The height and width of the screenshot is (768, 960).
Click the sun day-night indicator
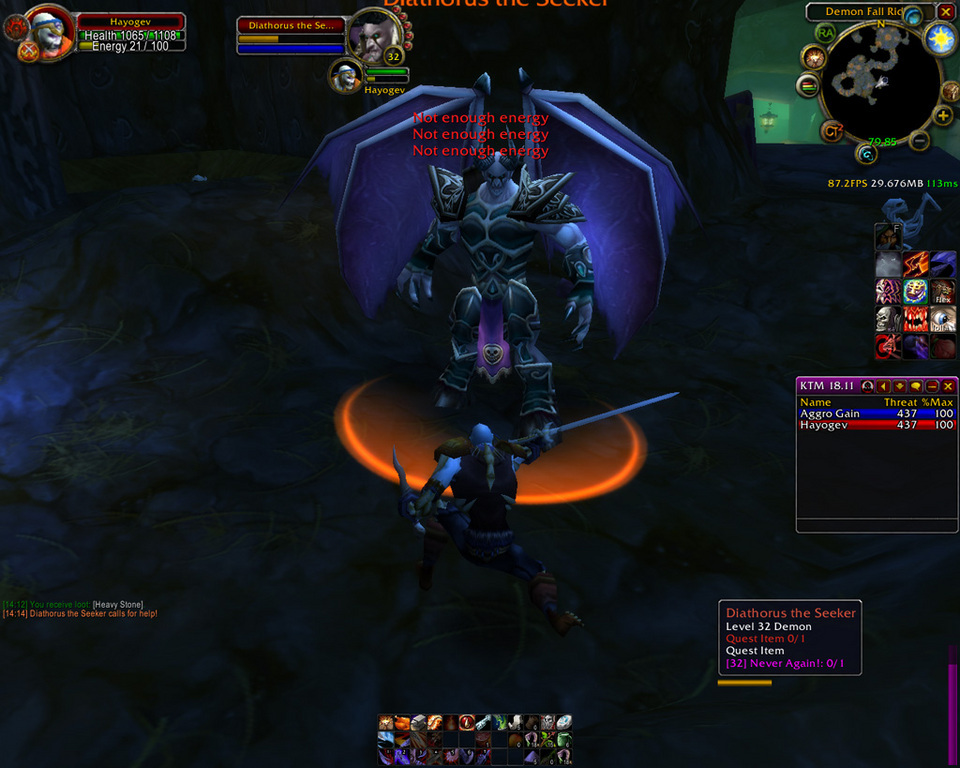click(940, 39)
